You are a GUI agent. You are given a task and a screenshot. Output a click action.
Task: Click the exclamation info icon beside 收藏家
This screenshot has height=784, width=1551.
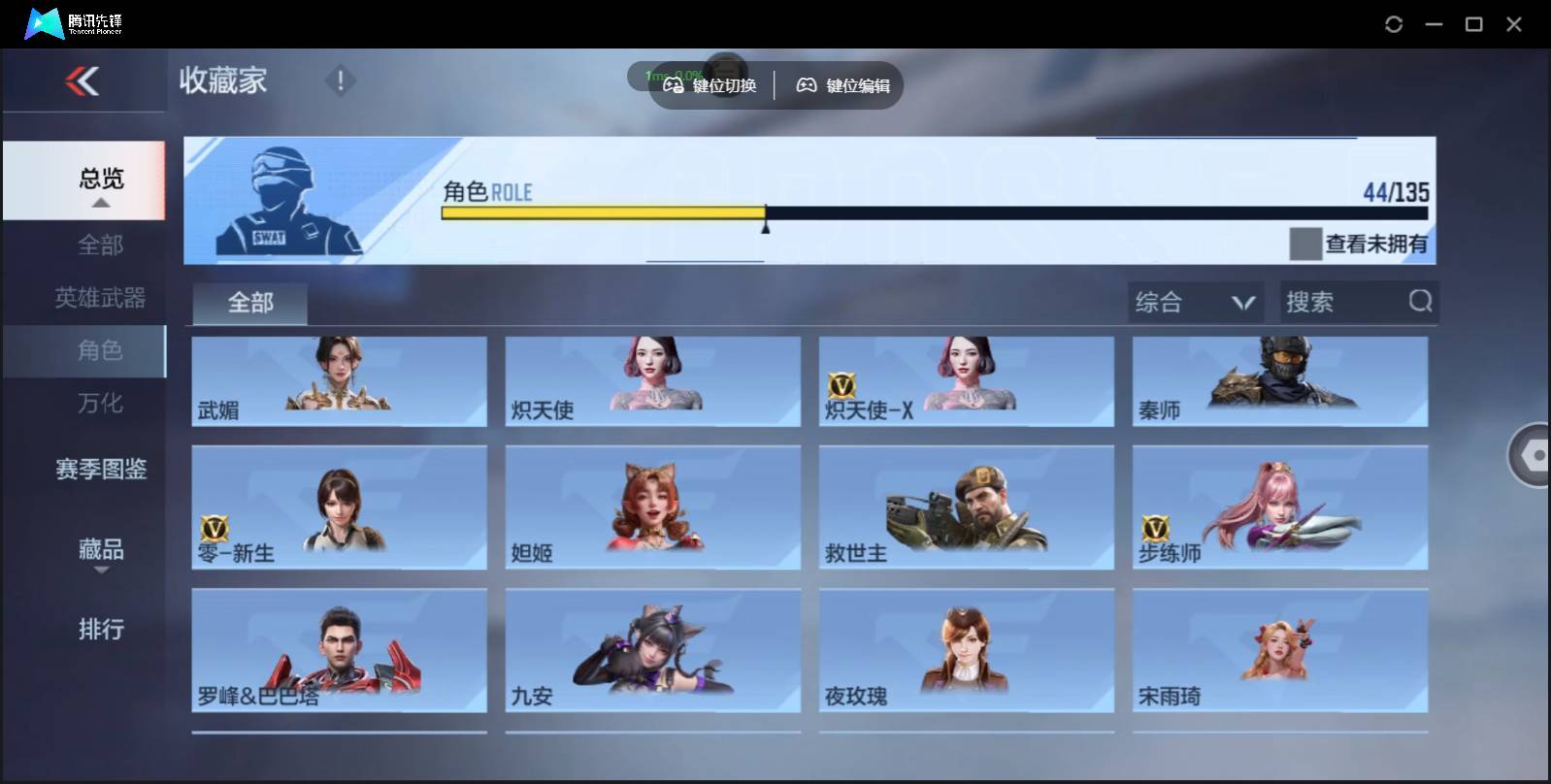pos(340,82)
